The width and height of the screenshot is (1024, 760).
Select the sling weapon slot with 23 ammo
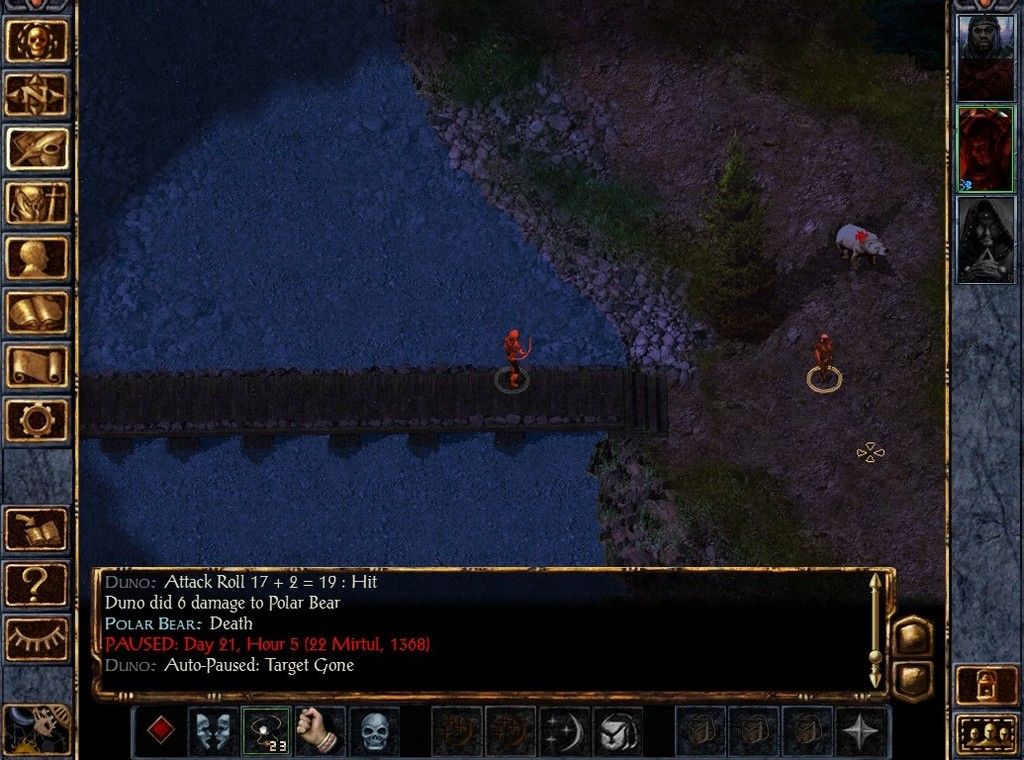tap(266, 731)
